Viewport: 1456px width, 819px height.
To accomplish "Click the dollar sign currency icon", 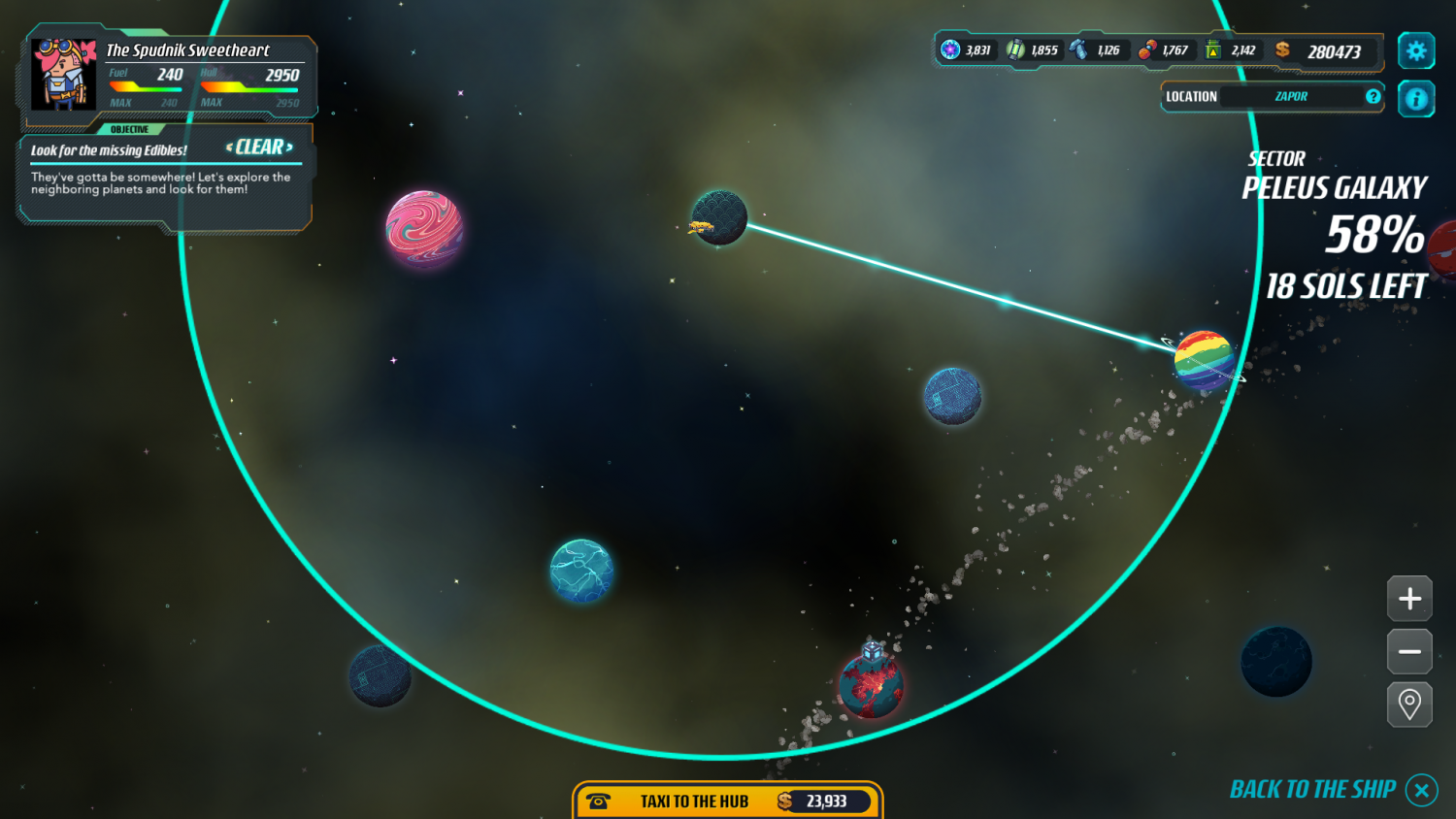I will tap(1282, 49).
